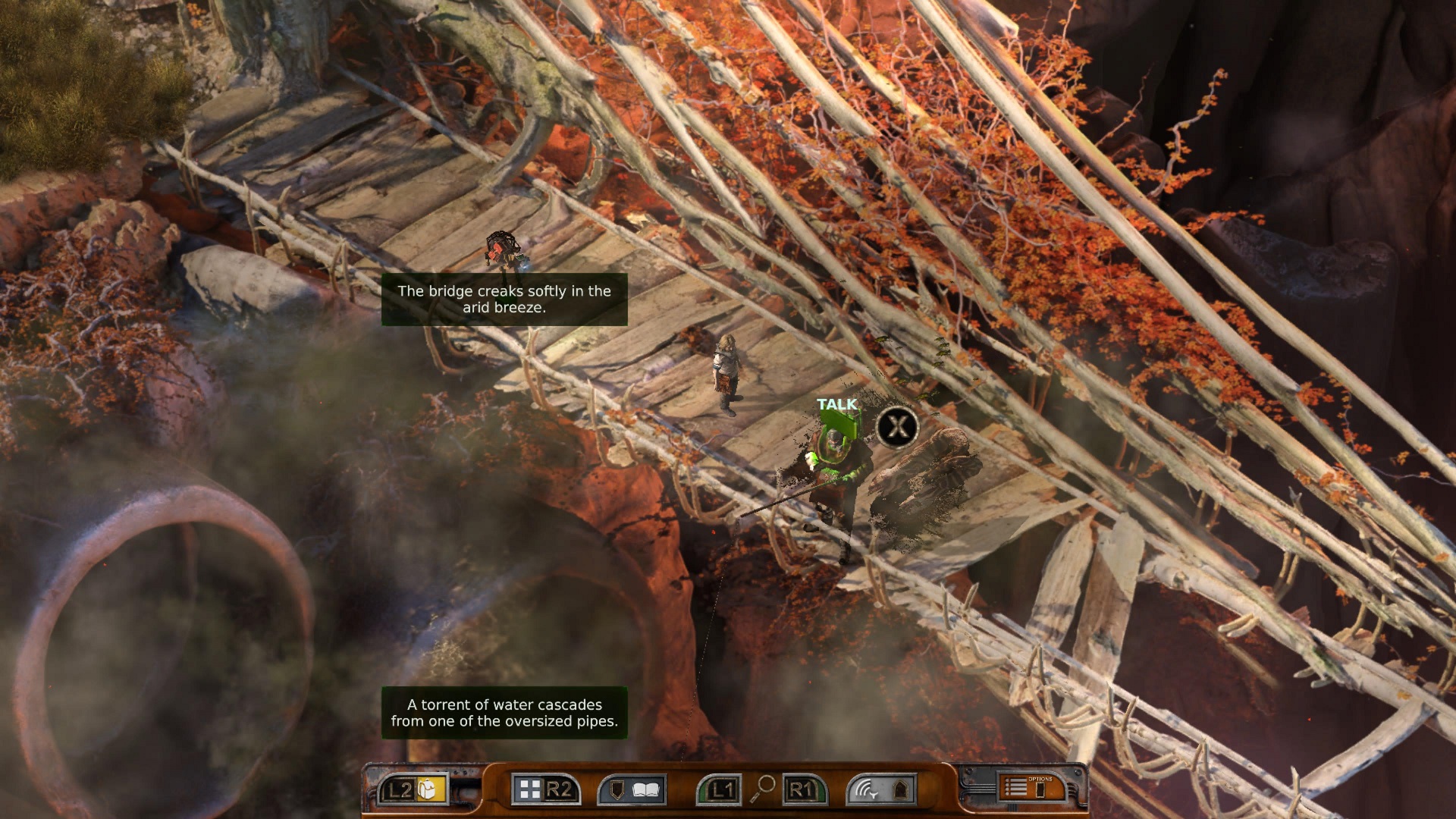Activate the radio signal icon
Viewport: 1456px width, 819px height.
[x=866, y=790]
